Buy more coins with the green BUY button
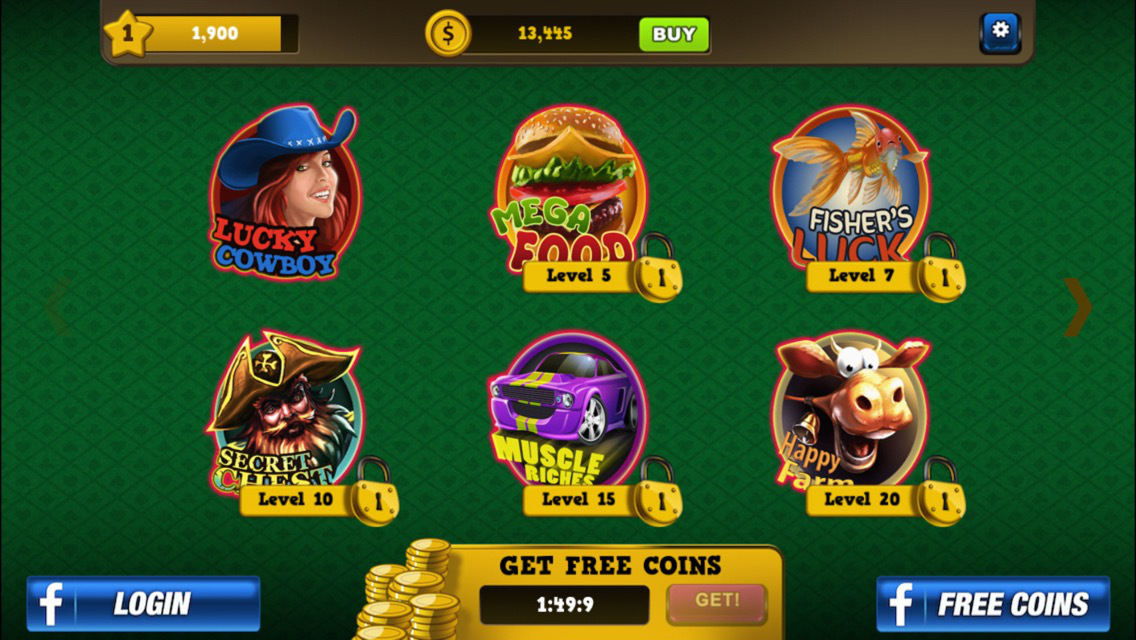The height and width of the screenshot is (640, 1136). tap(674, 34)
